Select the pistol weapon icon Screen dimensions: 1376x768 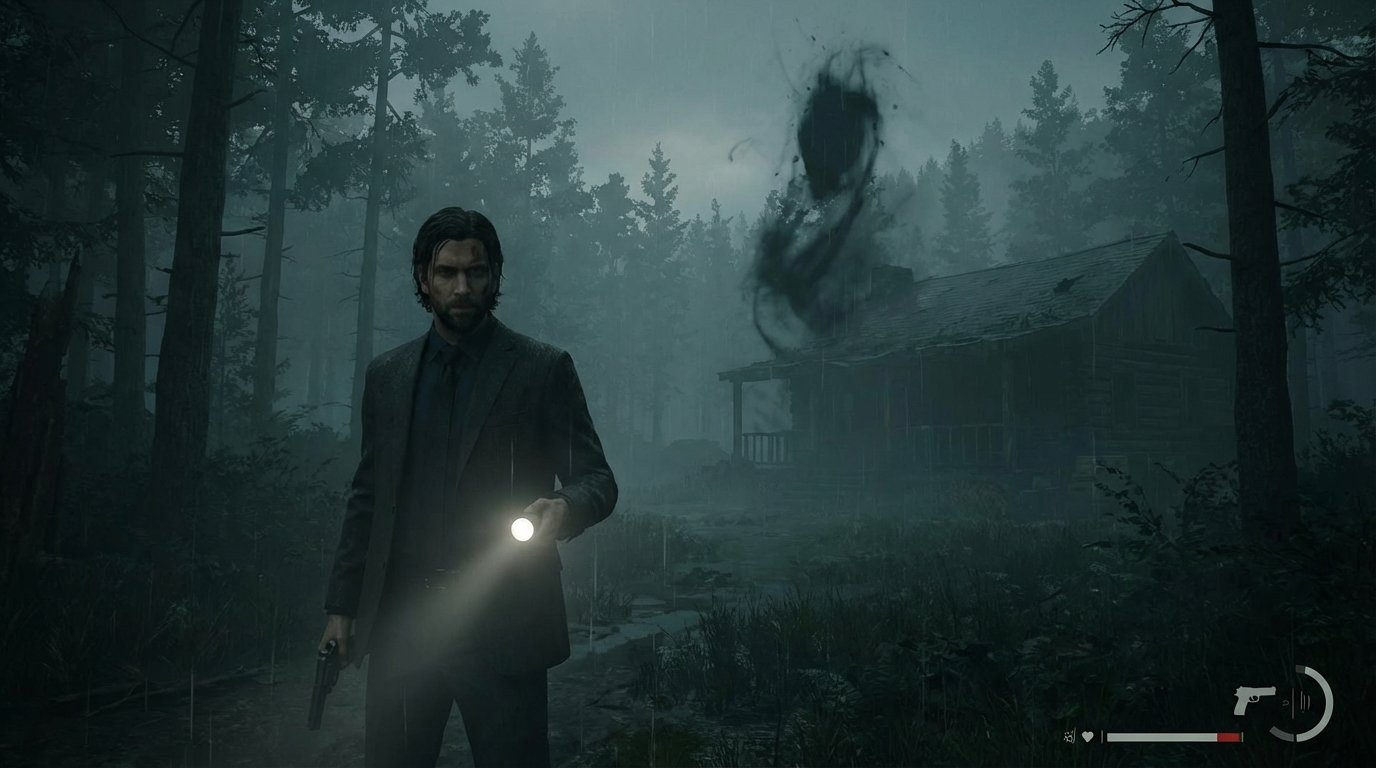1254,698
